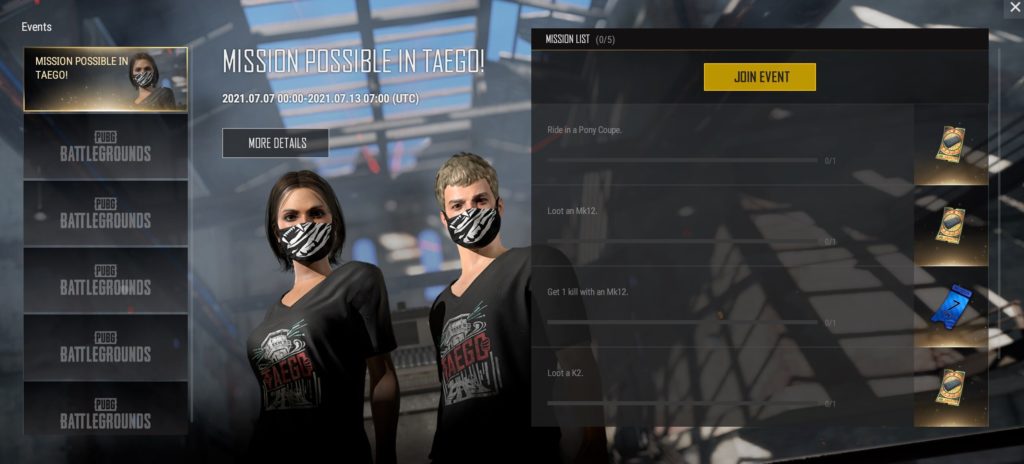The height and width of the screenshot is (464, 1024).
Task: Close the Events screen
Action: point(1013,8)
